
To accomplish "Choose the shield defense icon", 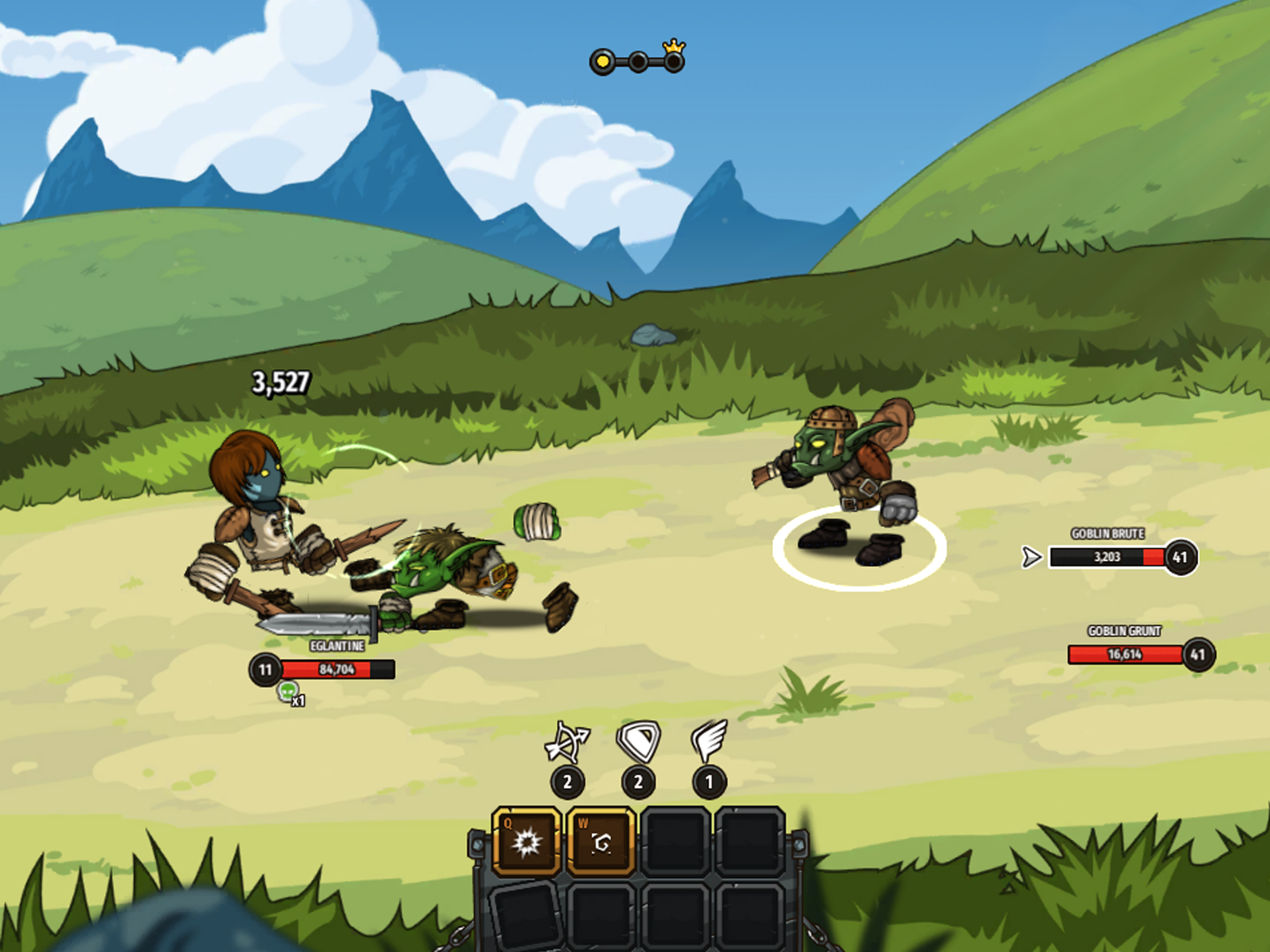I will (x=638, y=740).
